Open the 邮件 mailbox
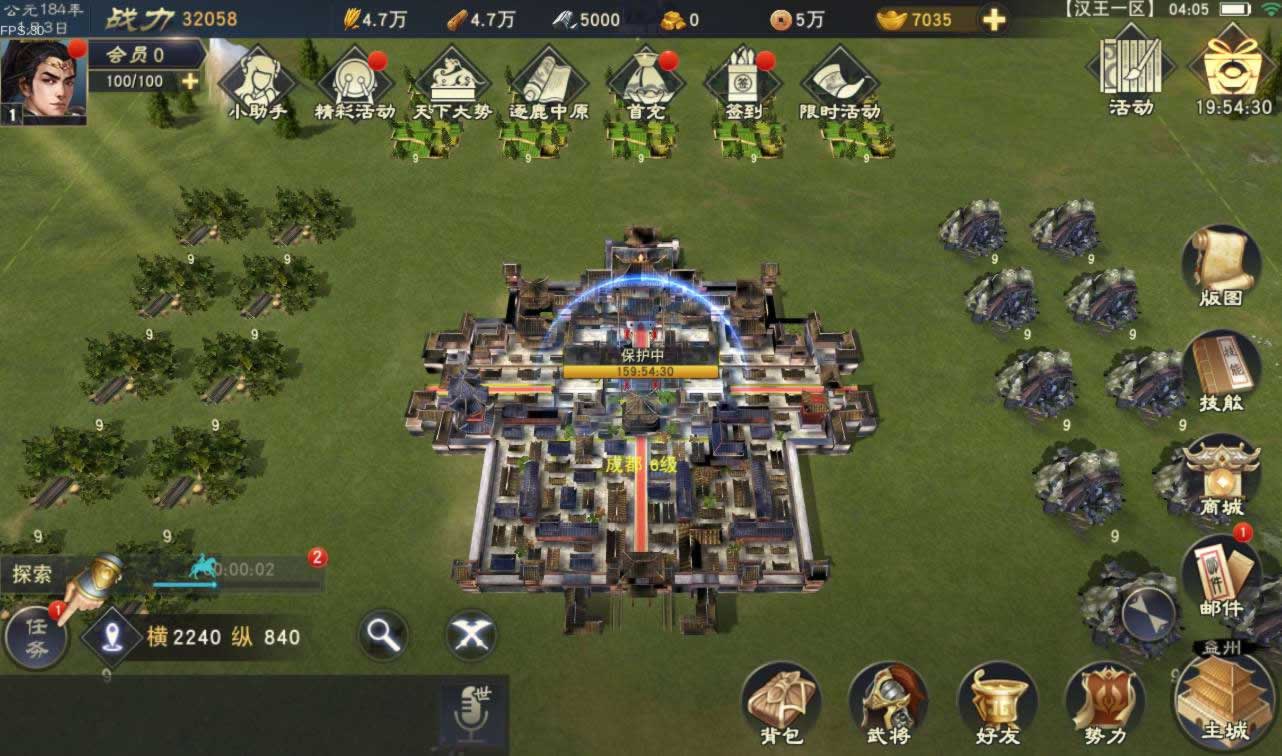1282x756 pixels. (1220, 578)
